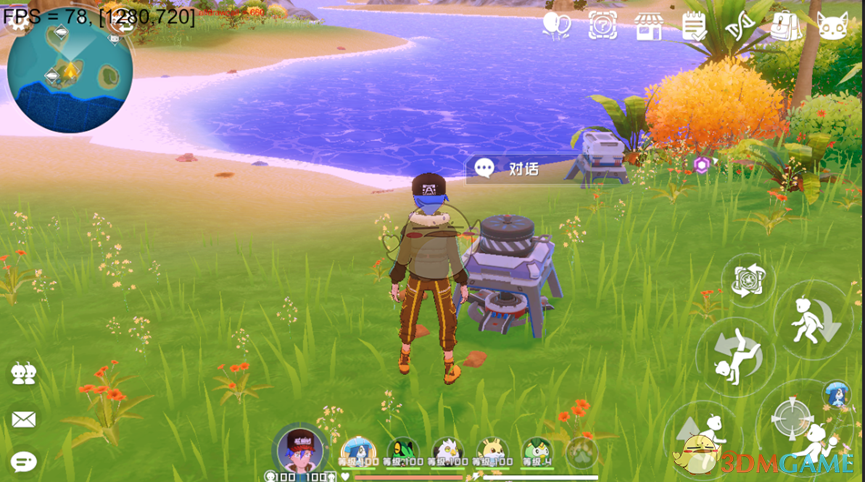Open the backpack inventory
This screenshot has height=482, width=865.
786,26
